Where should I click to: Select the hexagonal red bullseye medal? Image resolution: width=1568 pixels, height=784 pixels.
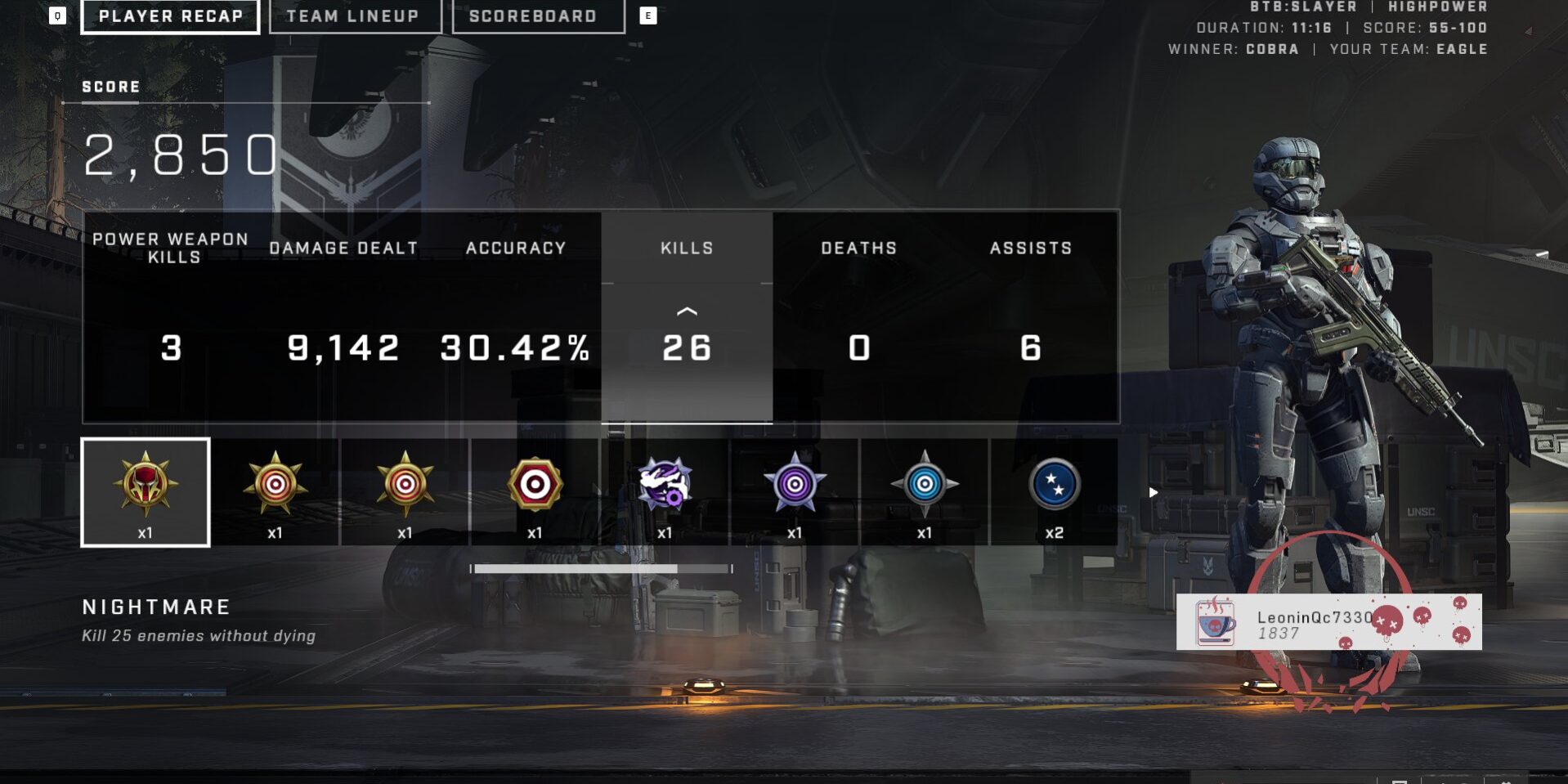(x=535, y=492)
